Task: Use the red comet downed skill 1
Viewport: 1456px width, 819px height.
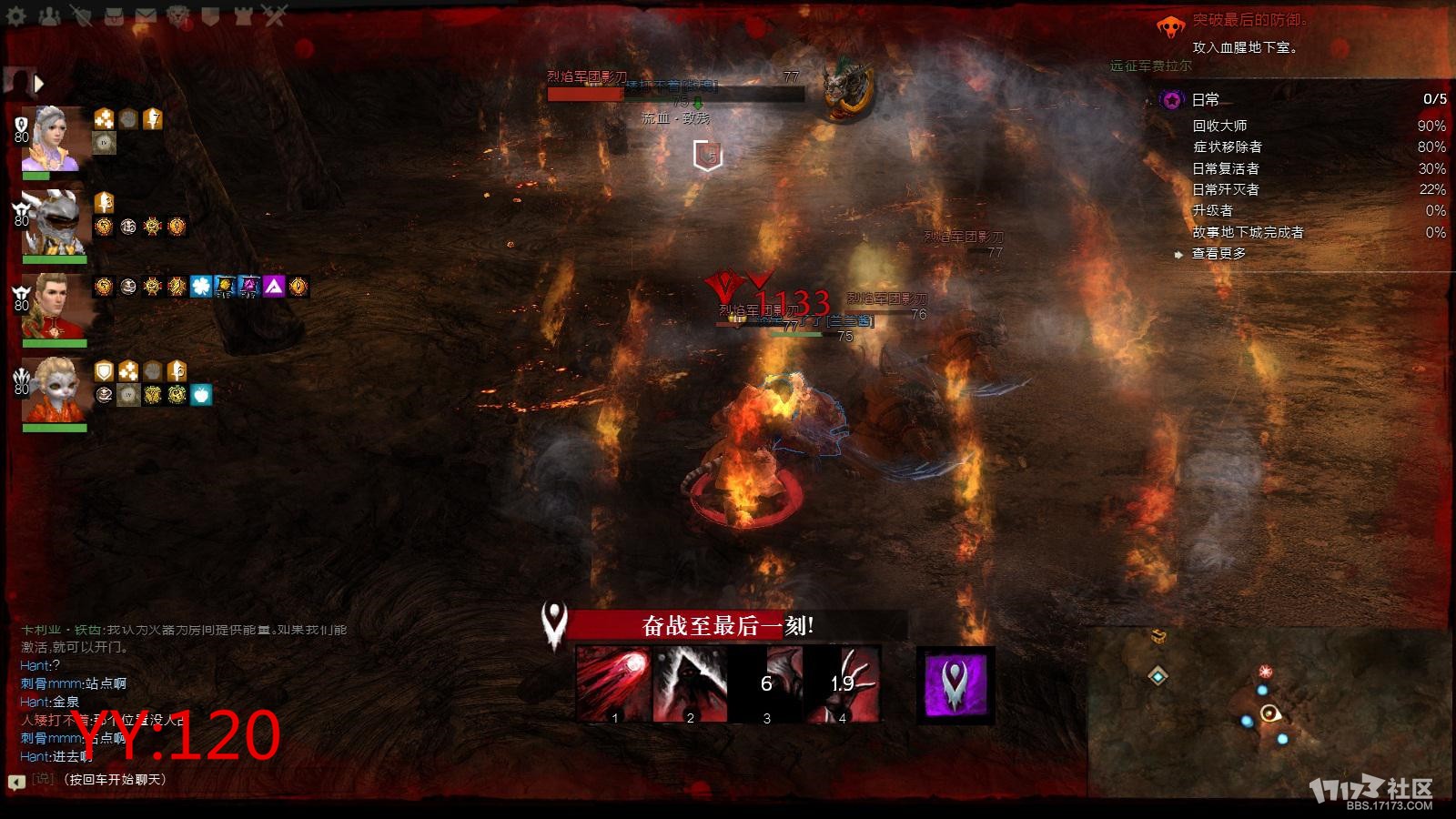Action: click(612, 684)
